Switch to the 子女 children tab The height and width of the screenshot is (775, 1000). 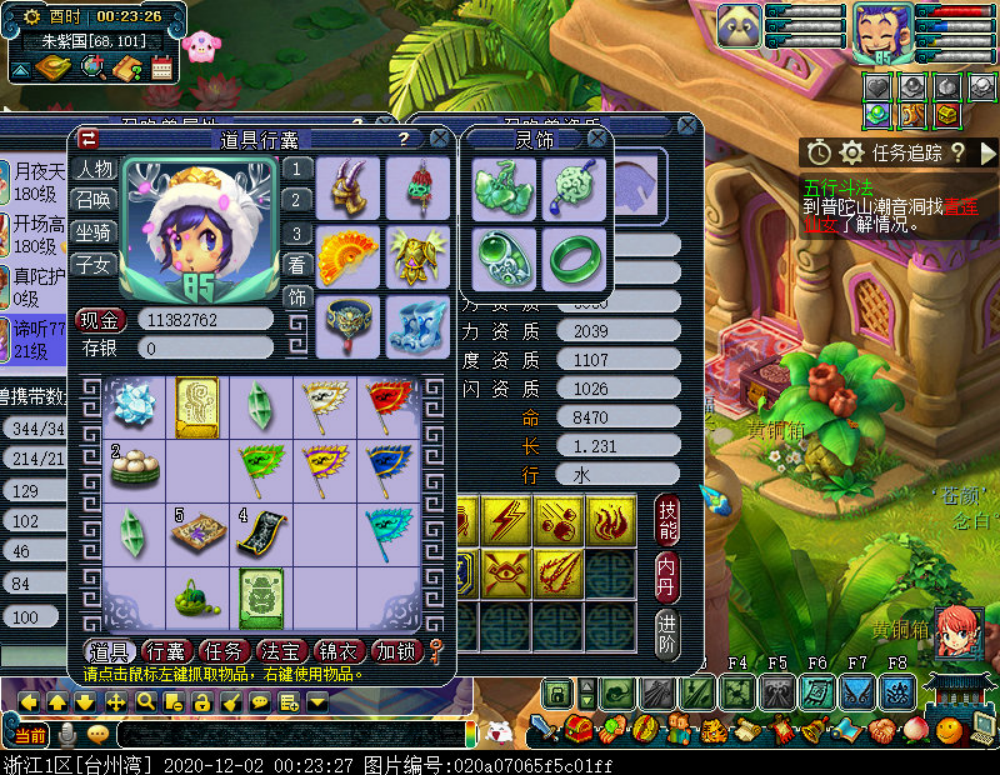pyautogui.click(x=95, y=264)
